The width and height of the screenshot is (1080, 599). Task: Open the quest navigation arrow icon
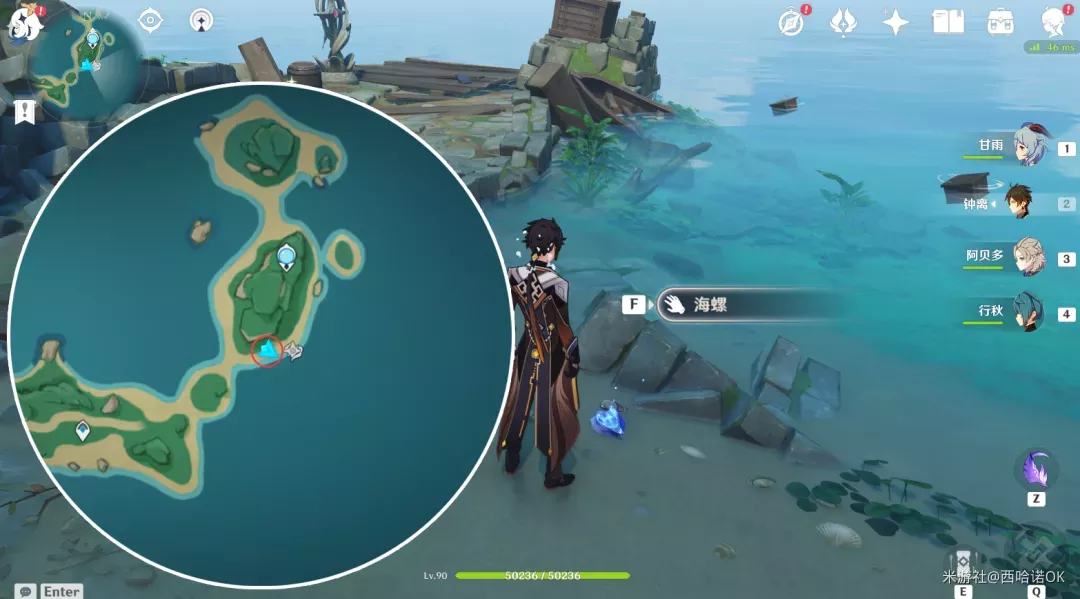tap(201, 20)
